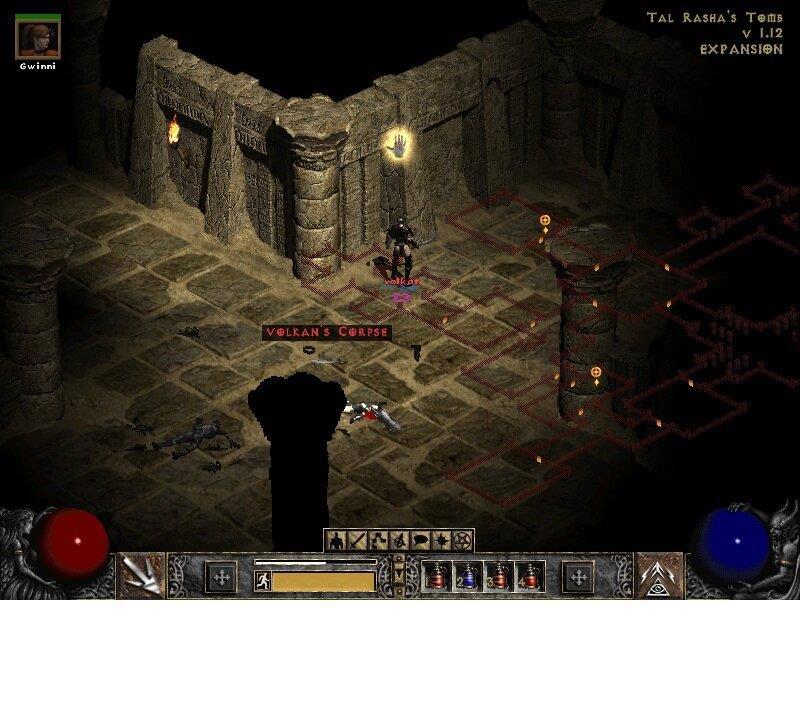800x719 pixels.
Task: Open inventory with the sword icon
Action: [x=357, y=541]
